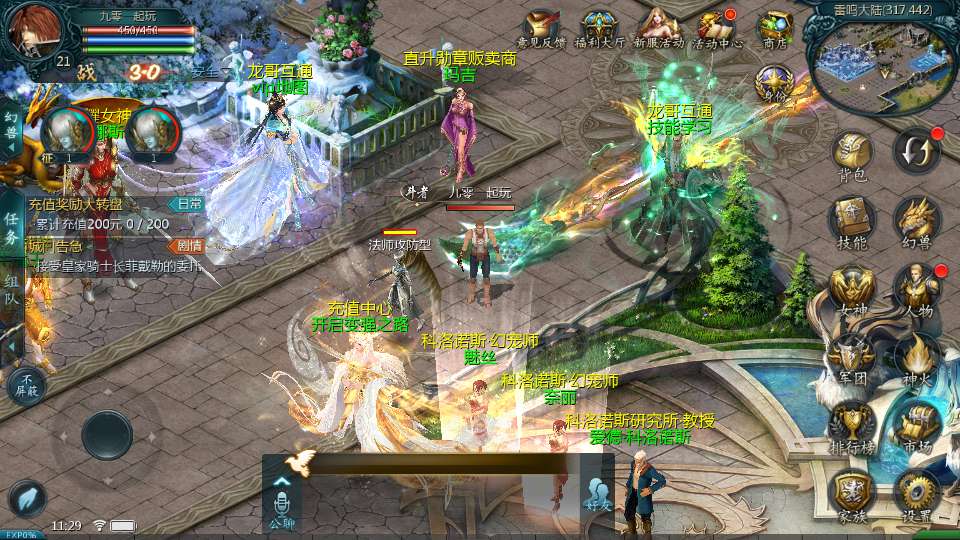Screen dimensions: 960x540
Task: Open the 活动中心 event center
Action: tap(718, 28)
